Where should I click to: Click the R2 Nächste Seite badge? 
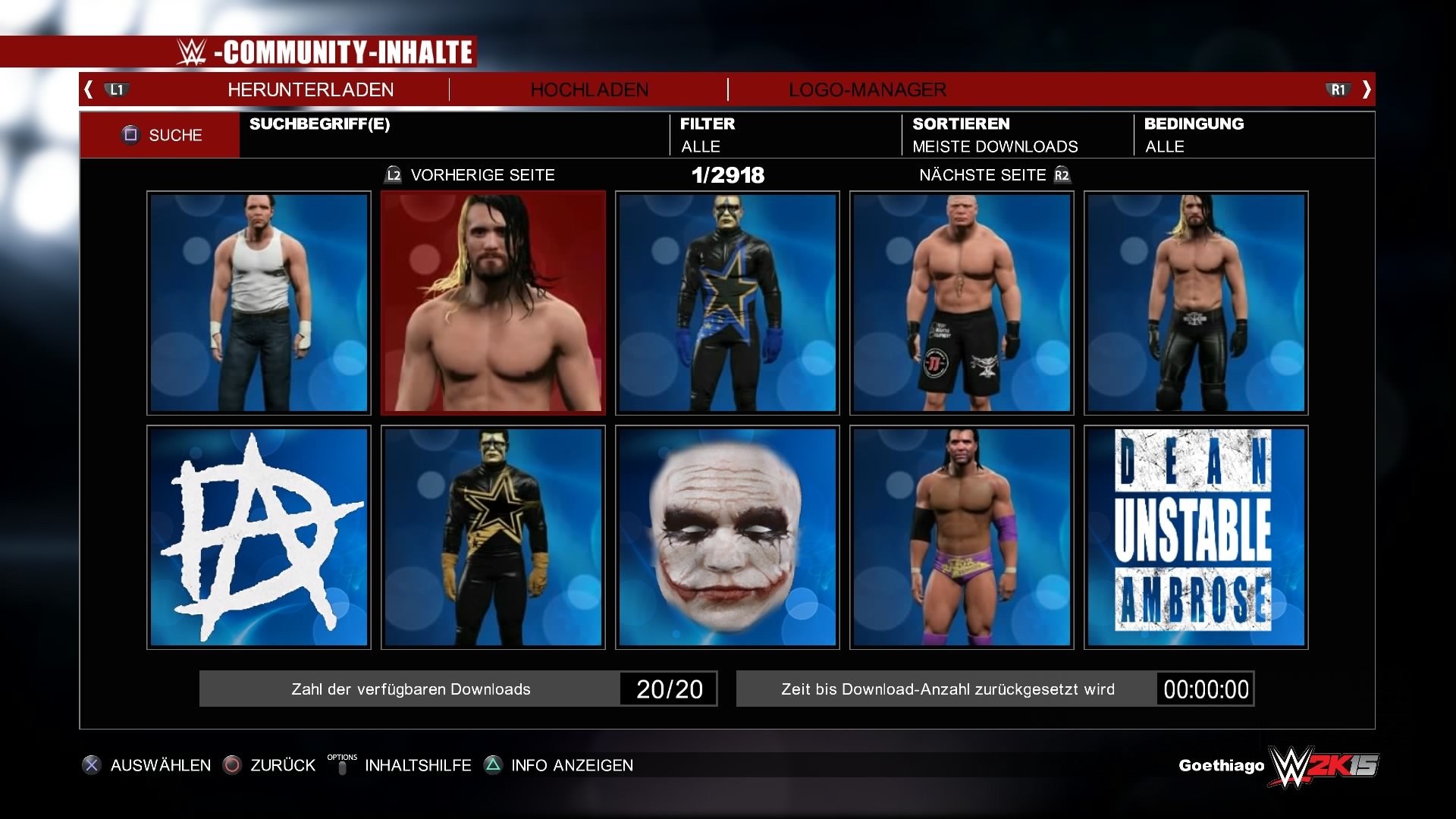click(x=1062, y=174)
